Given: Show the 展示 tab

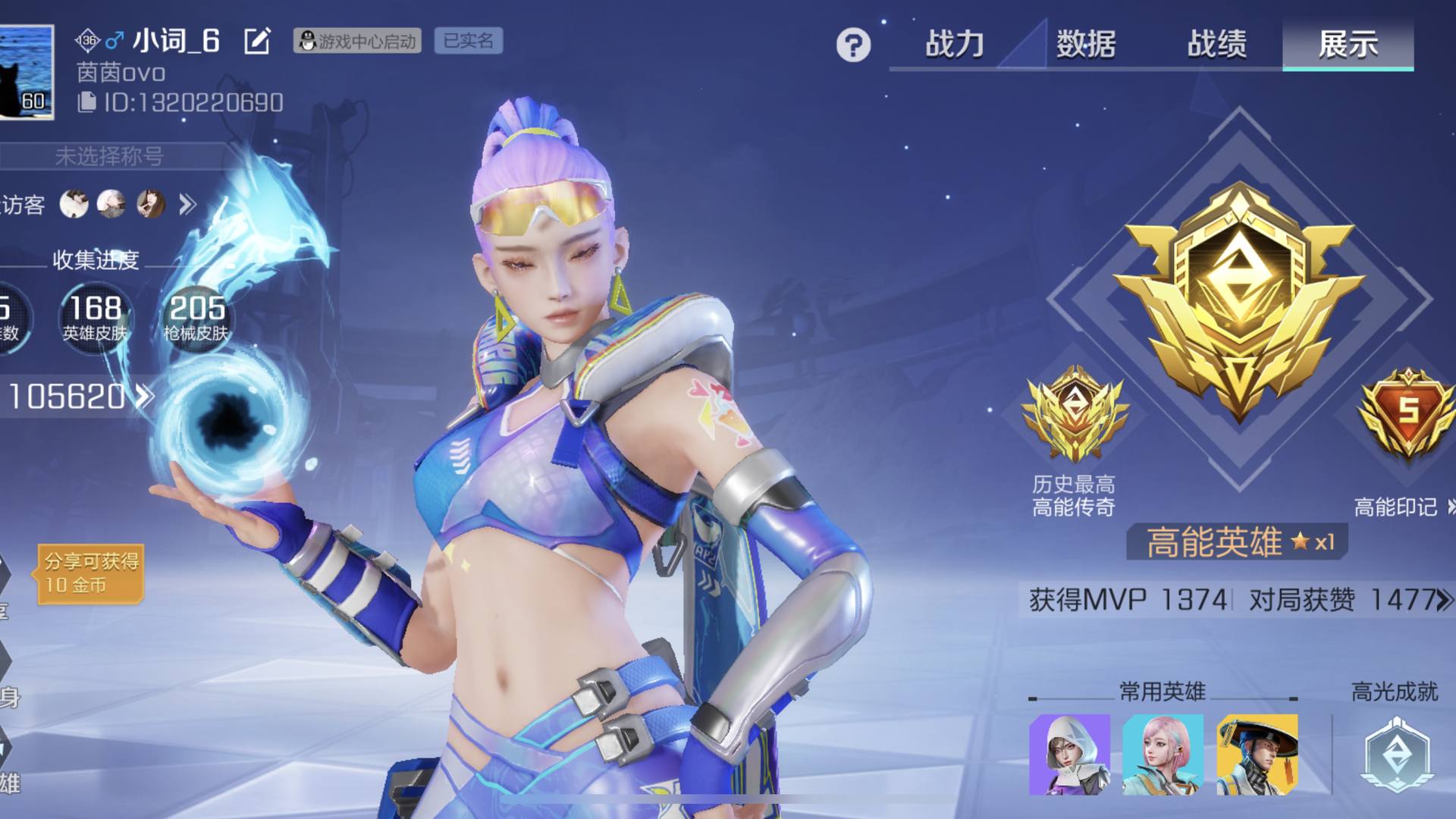Looking at the screenshot, I should (x=1348, y=44).
